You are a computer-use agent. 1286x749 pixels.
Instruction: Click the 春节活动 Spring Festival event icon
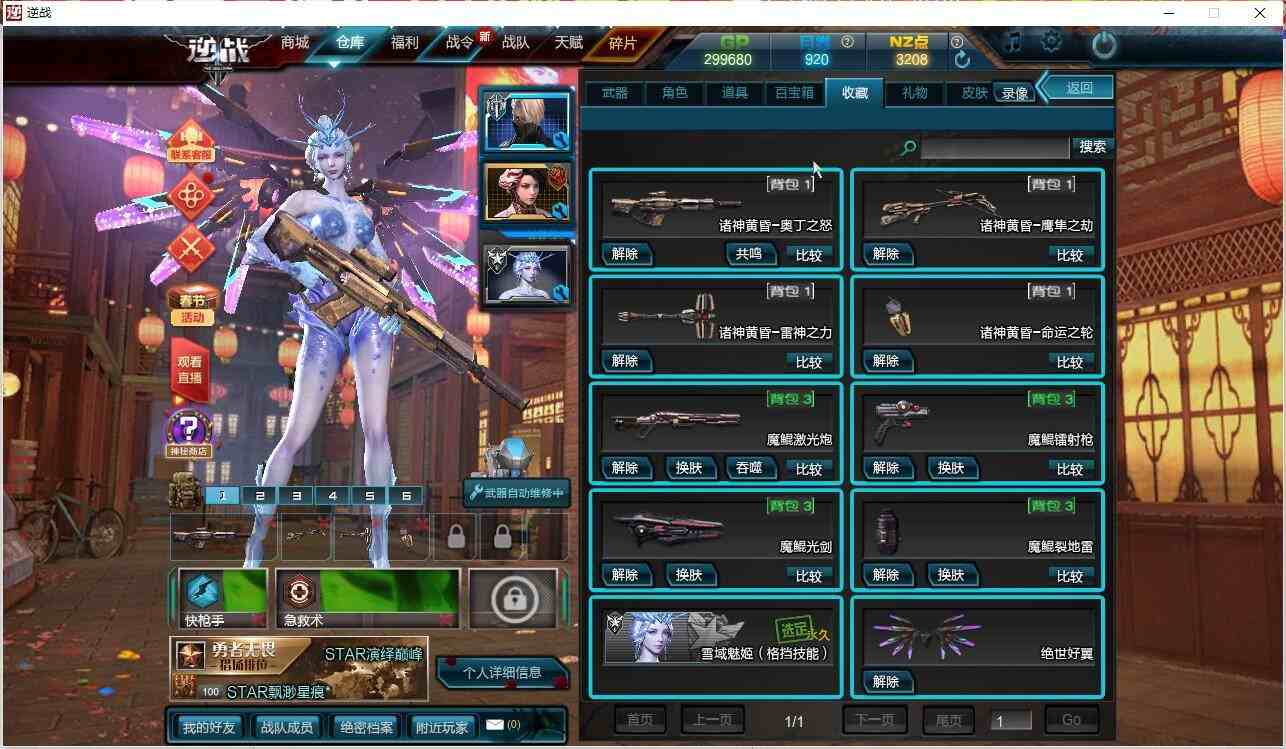pyautogui.click(x=191, y=306)
